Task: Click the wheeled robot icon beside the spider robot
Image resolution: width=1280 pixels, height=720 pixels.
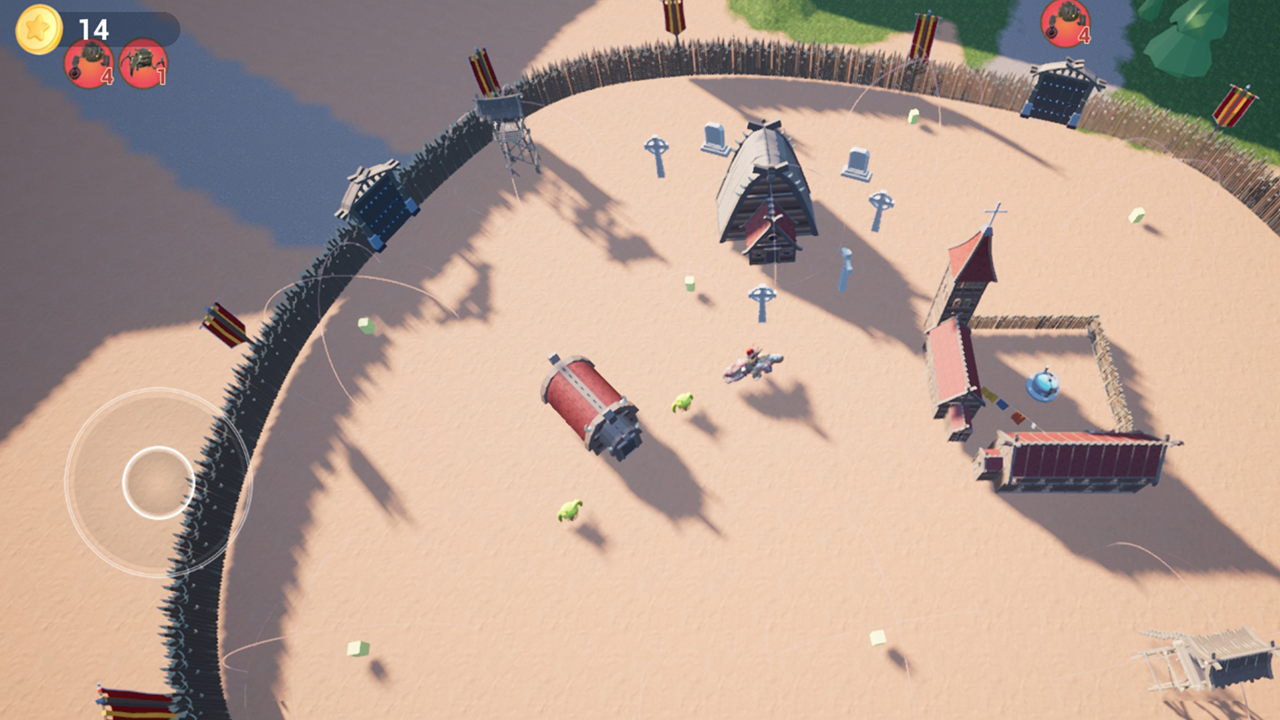Action: point(90,63)
